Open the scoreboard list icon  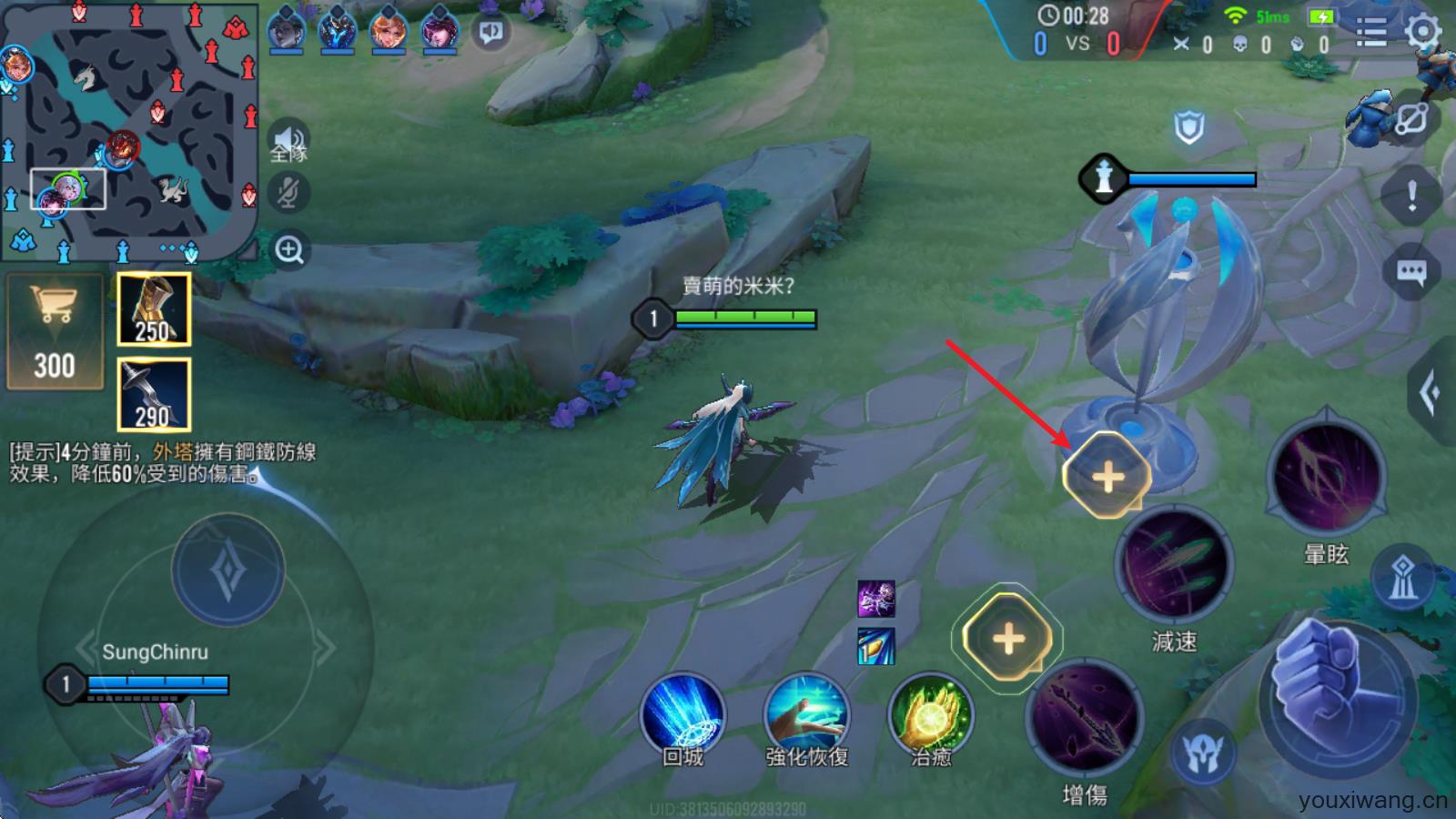click(1370, 33)
